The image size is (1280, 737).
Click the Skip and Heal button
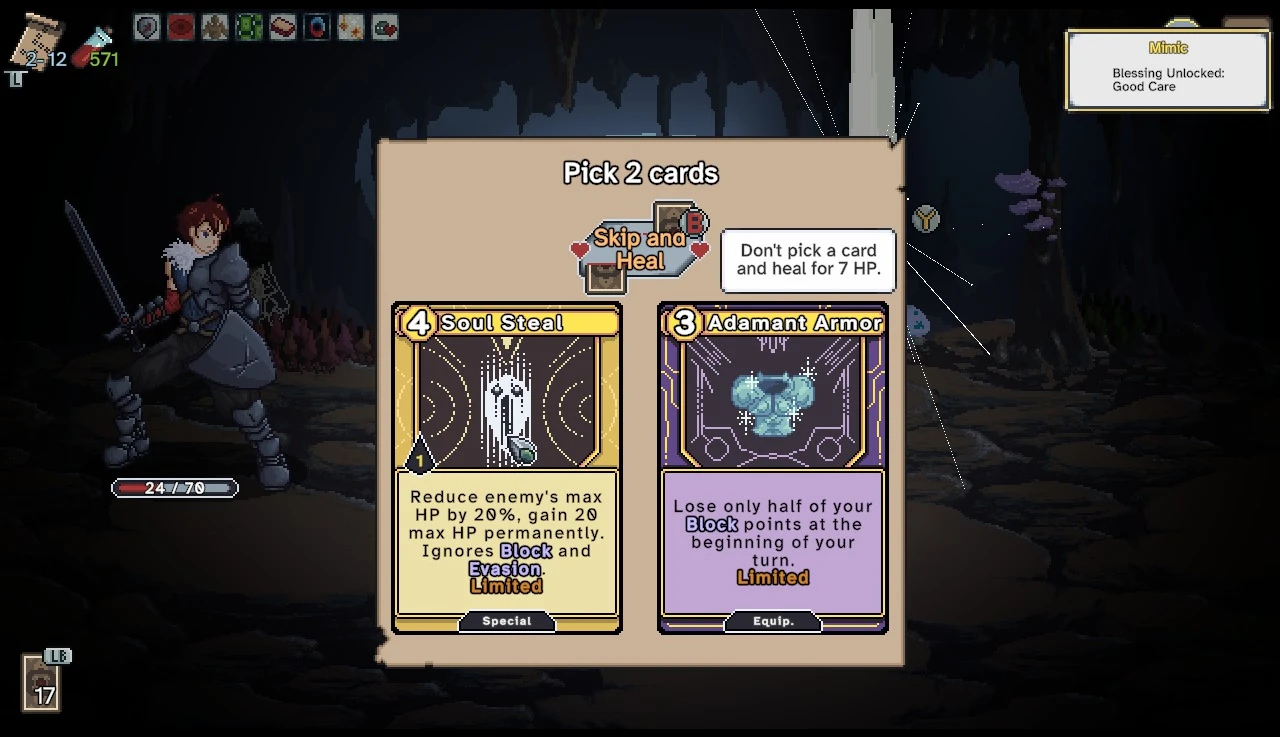(x=638, y=250)
